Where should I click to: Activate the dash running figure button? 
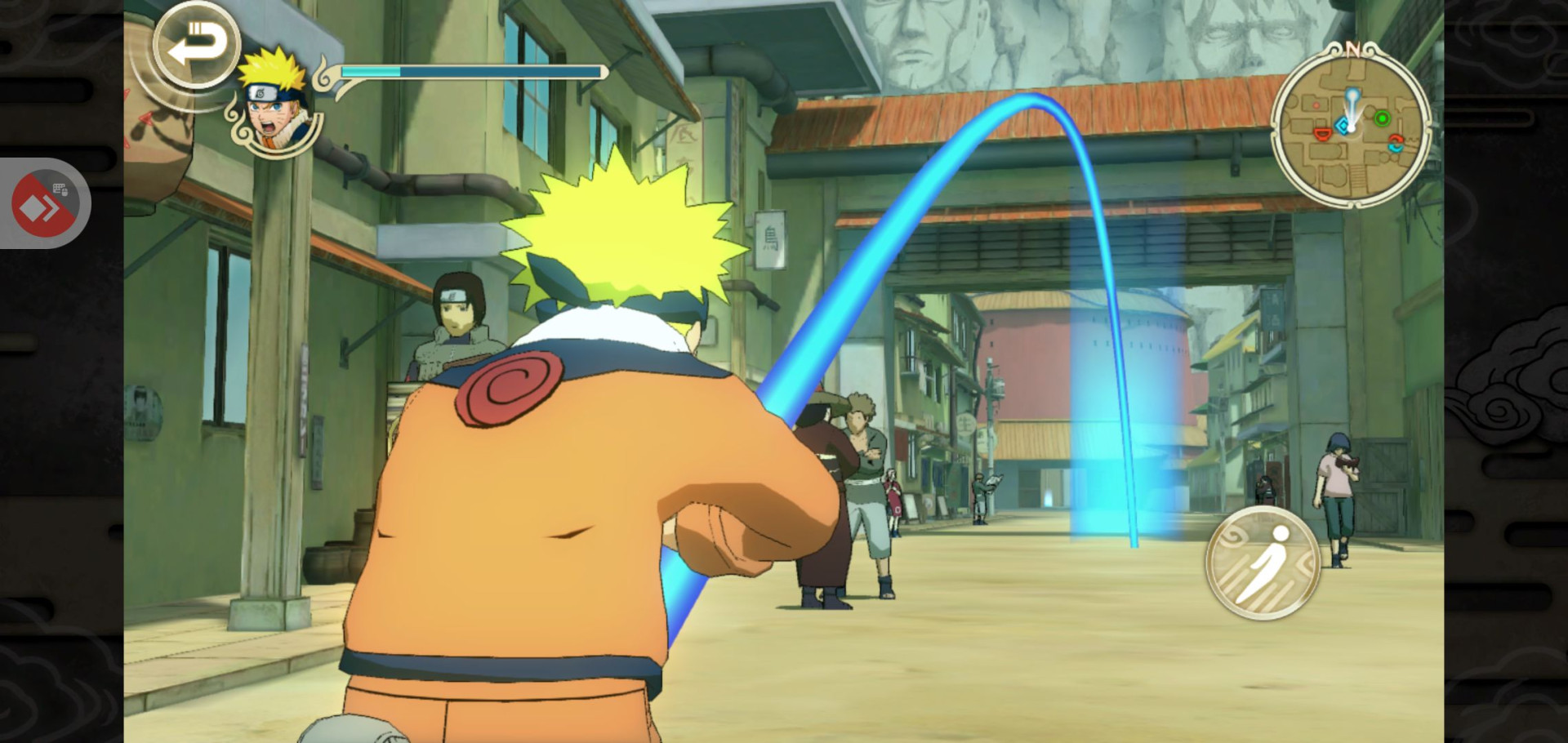pos(1263,563)
